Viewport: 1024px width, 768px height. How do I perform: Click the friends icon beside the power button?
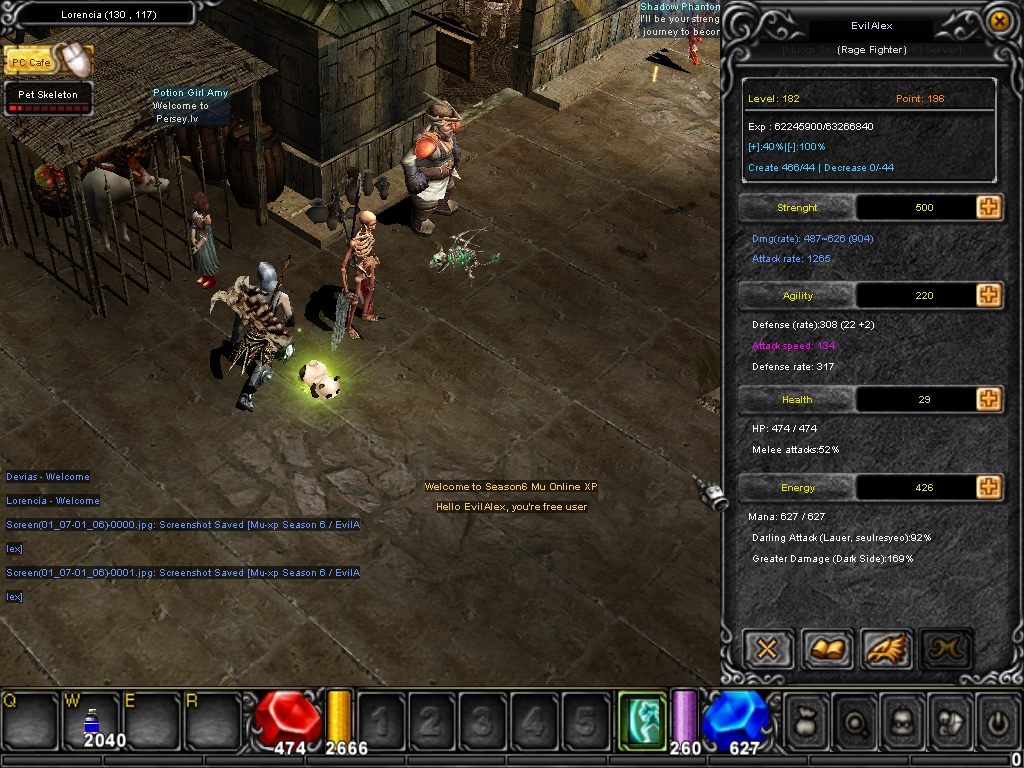point(951,720)
